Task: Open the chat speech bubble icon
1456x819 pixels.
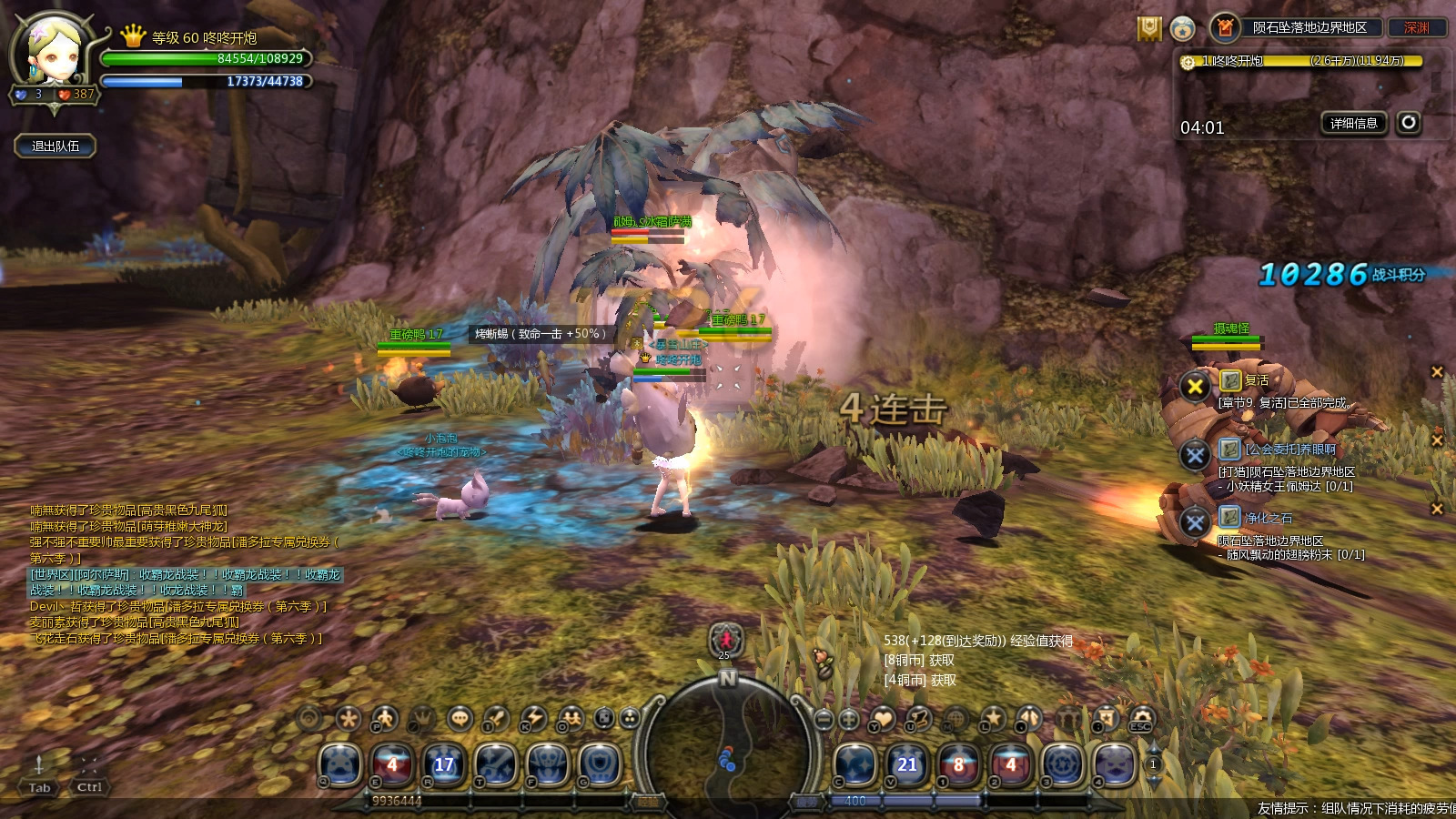Action: click(460, 719)
